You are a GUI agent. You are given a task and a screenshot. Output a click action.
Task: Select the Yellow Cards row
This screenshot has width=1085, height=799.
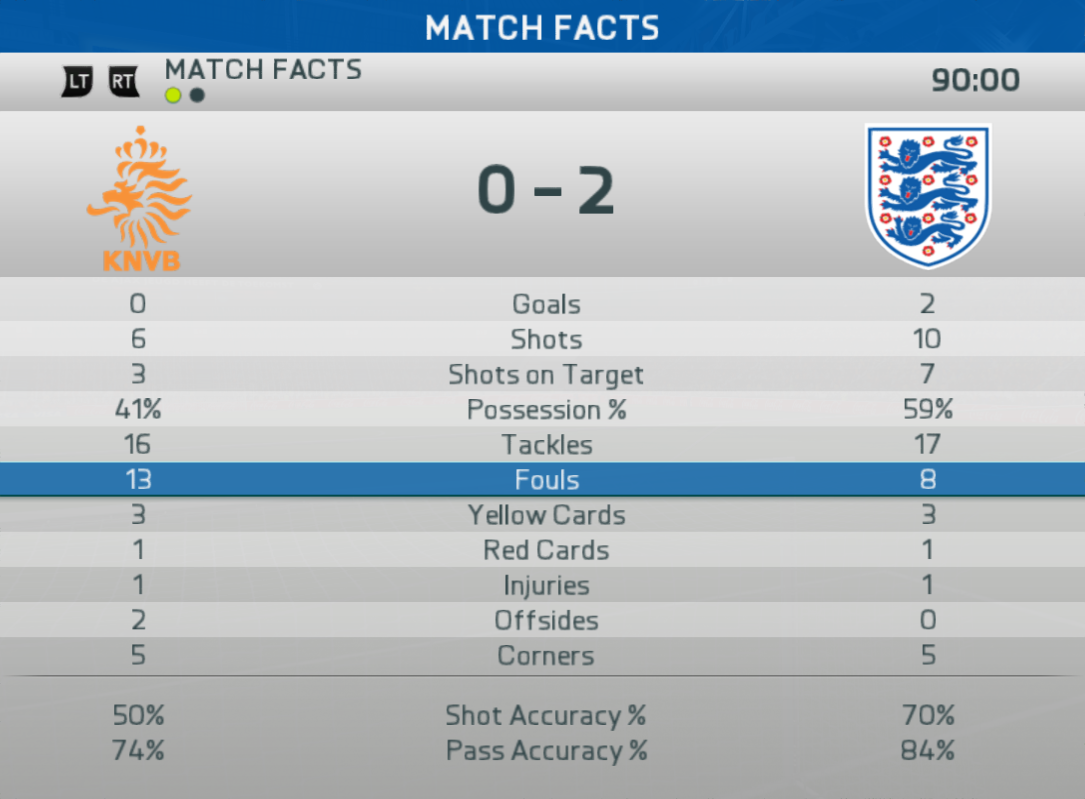click(x=546, y=515)
